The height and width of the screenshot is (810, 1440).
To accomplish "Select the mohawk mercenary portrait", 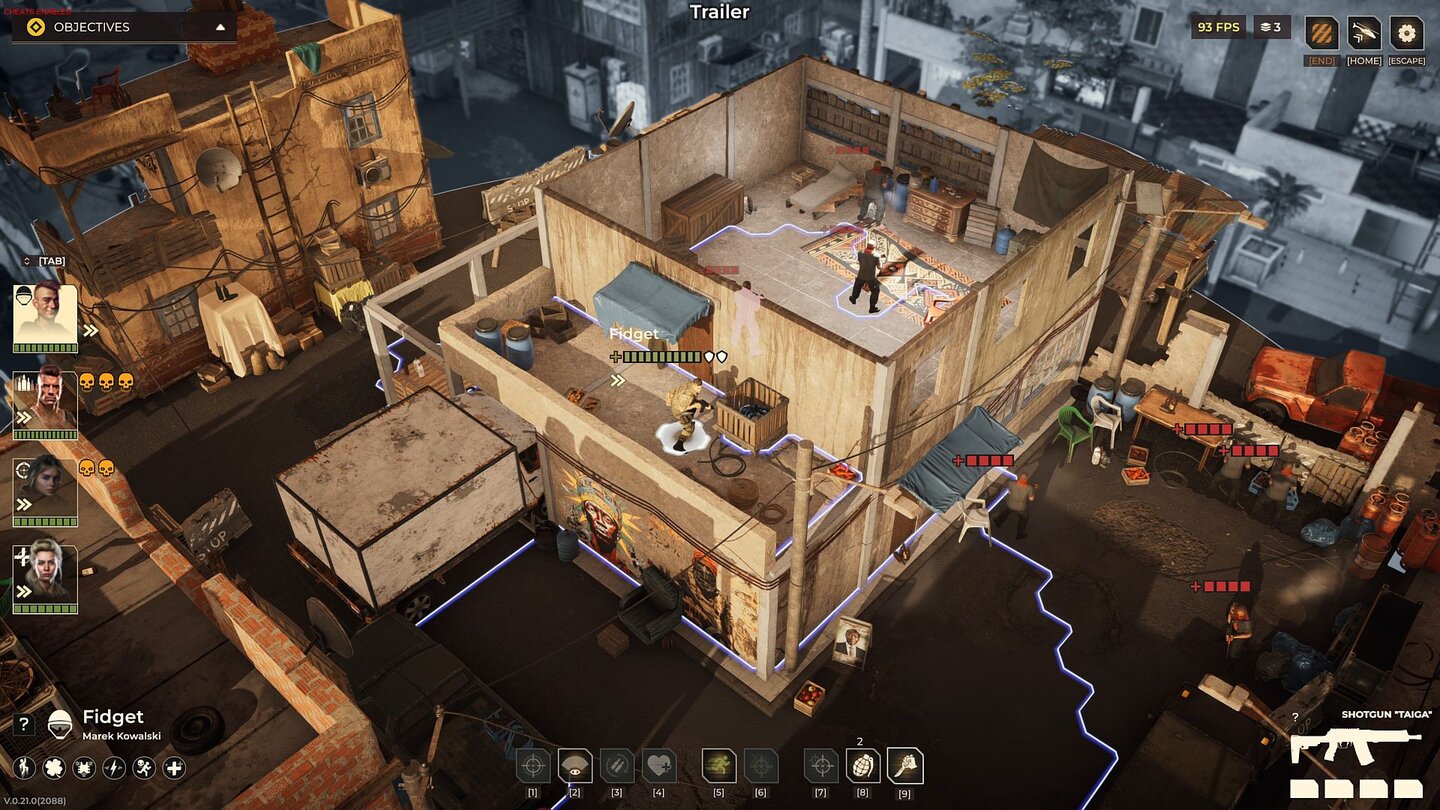I will pos(45,400).
